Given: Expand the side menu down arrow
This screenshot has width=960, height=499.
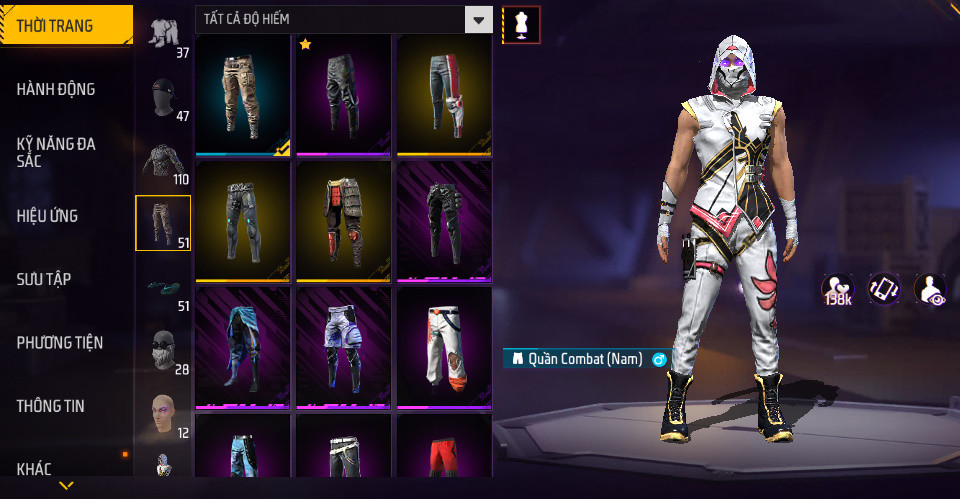Looking at the screenshot, I should (66, 486).
